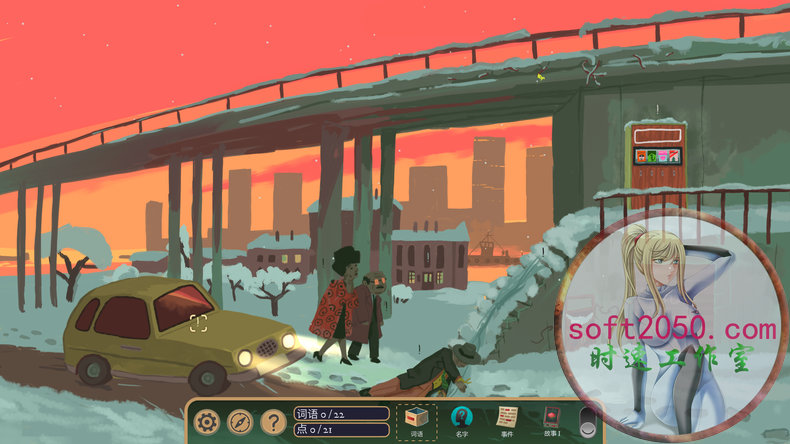790x444 pixels.
Task: Switch to the 名字 names tab
Action: [x=461, y=422]
